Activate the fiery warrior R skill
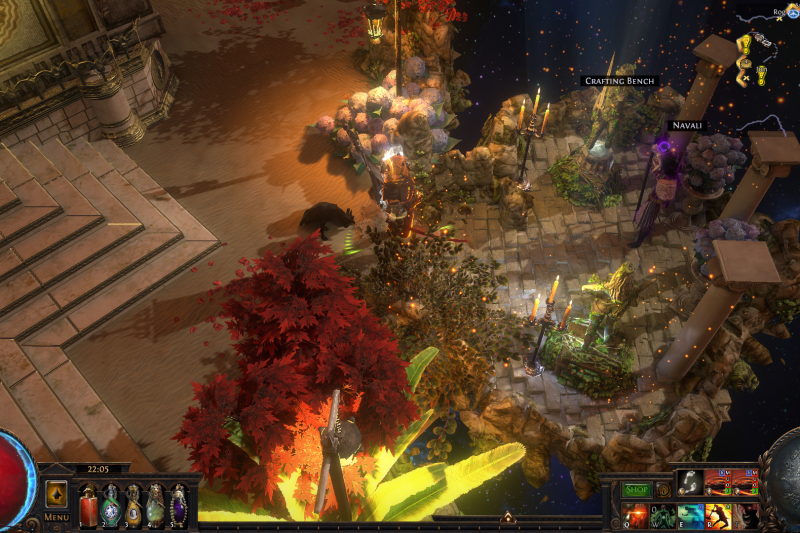Screen dimensions: 800x533 click(x=717, y=516)
